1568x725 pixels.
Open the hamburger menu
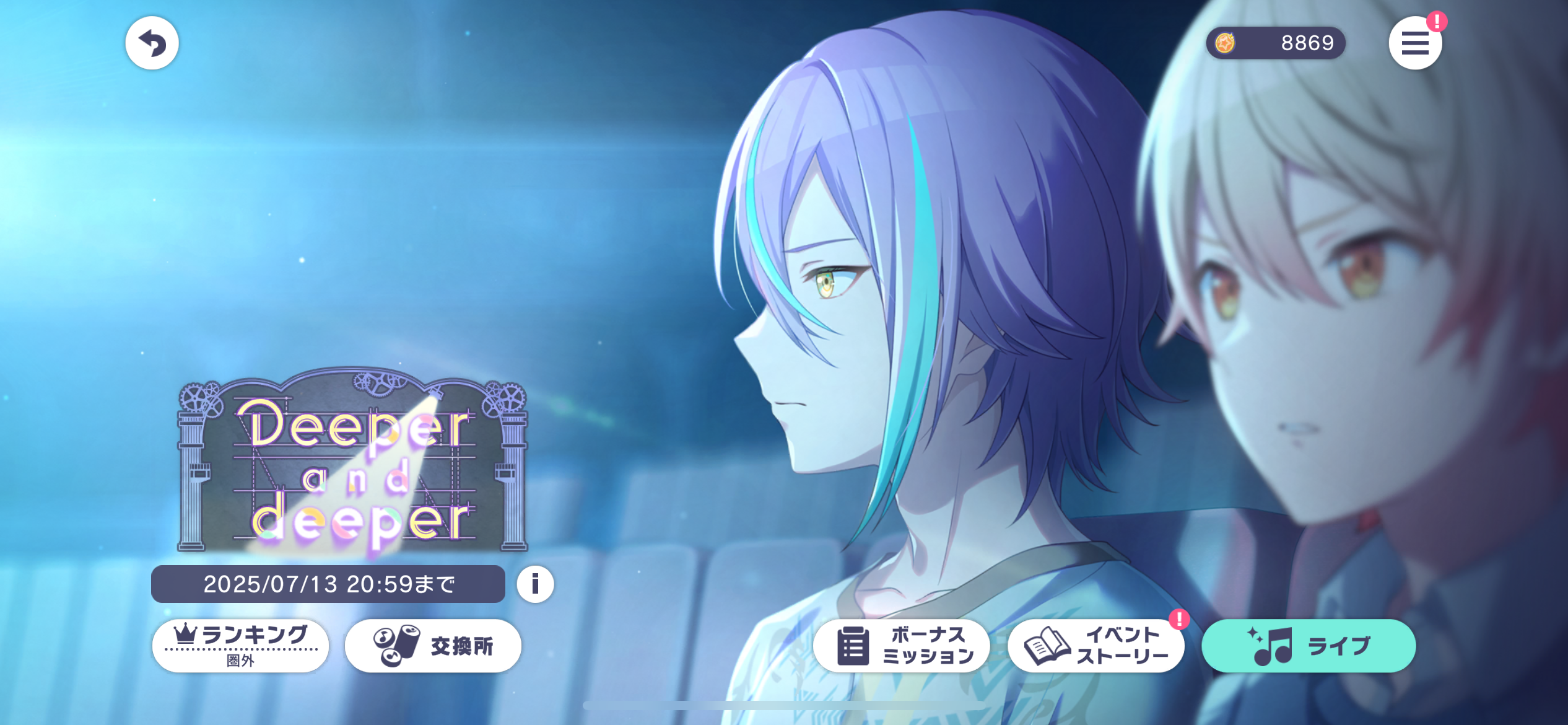1415,43
